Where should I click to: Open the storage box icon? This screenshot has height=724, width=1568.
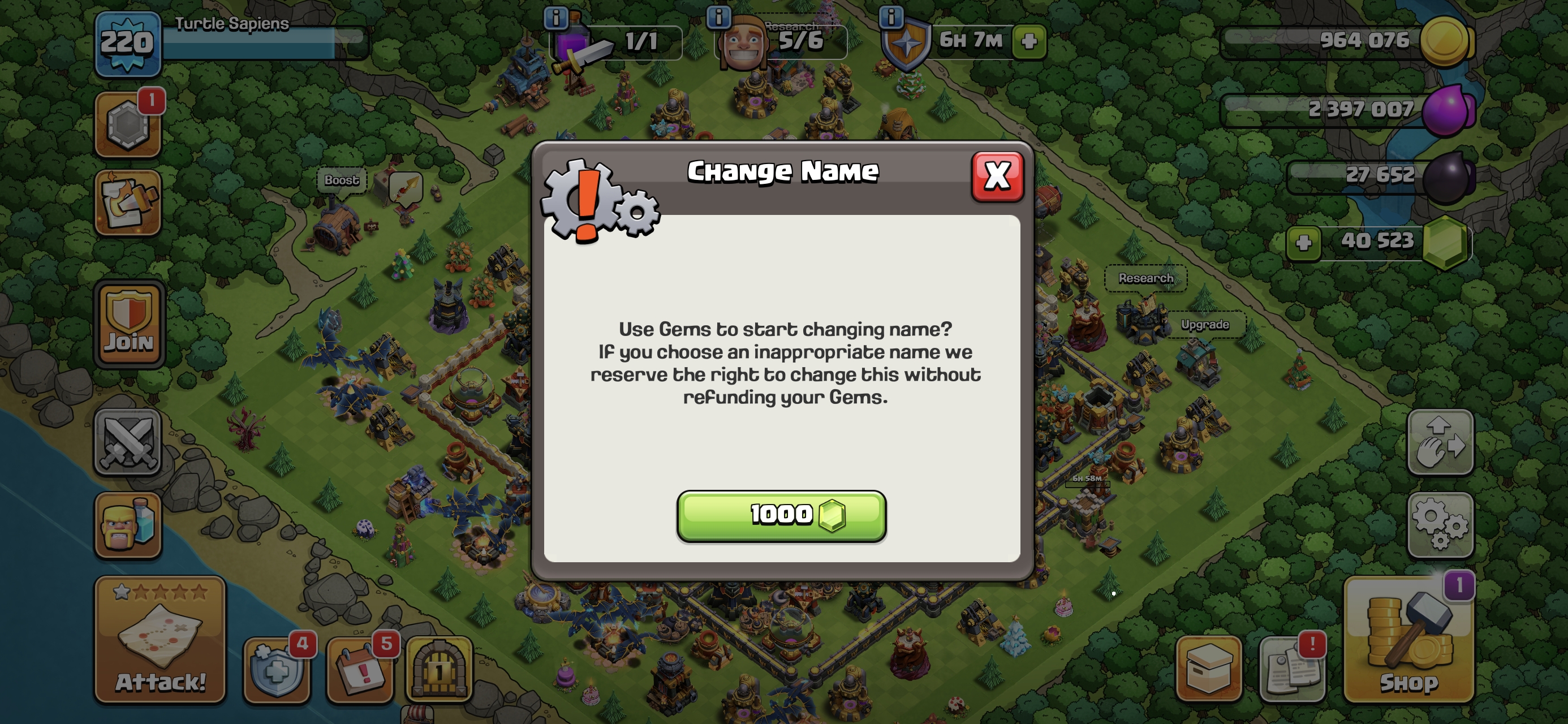pos(1208,670)
